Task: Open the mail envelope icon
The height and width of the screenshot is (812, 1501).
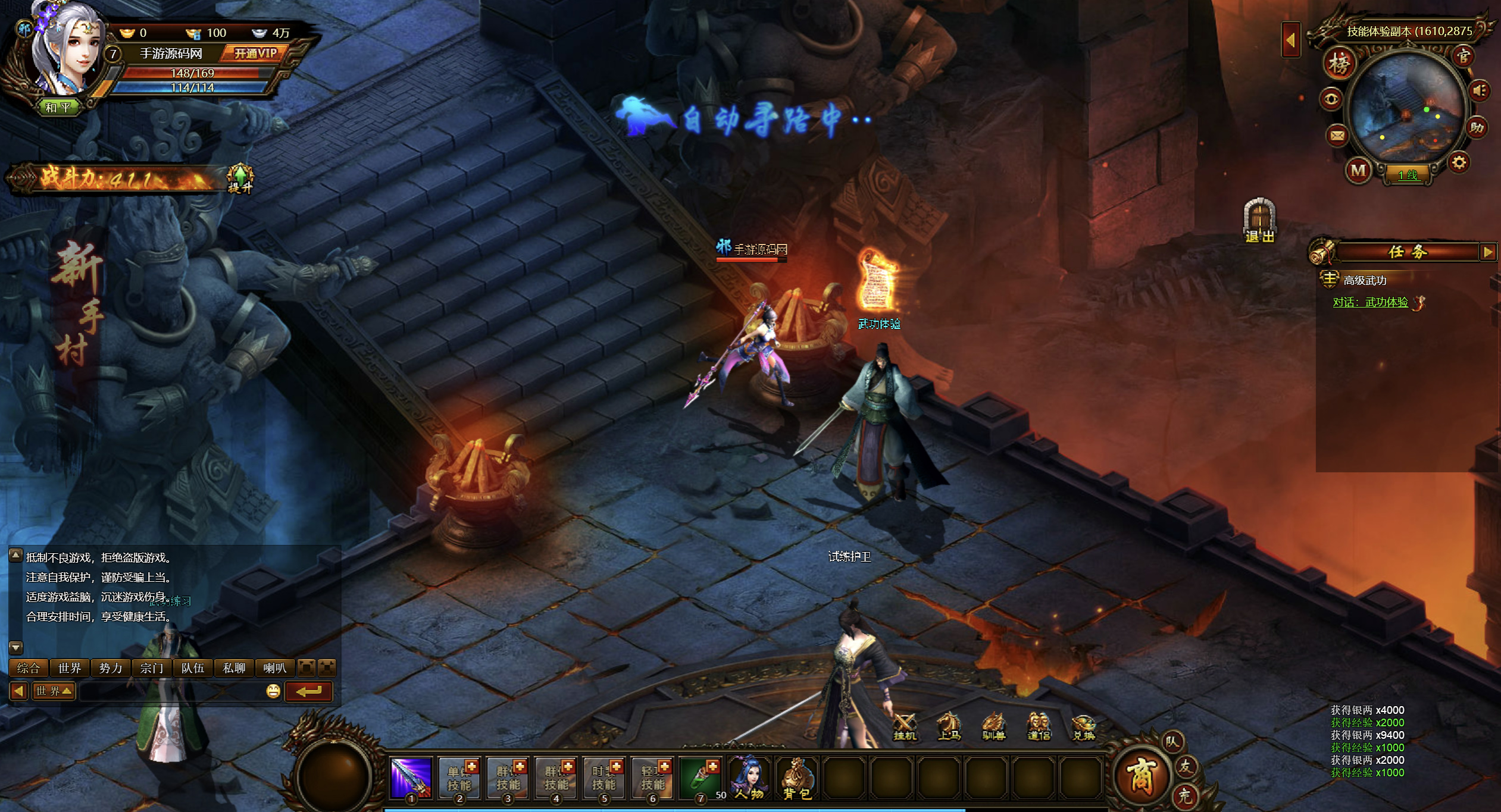Action: coord(1337,136)
